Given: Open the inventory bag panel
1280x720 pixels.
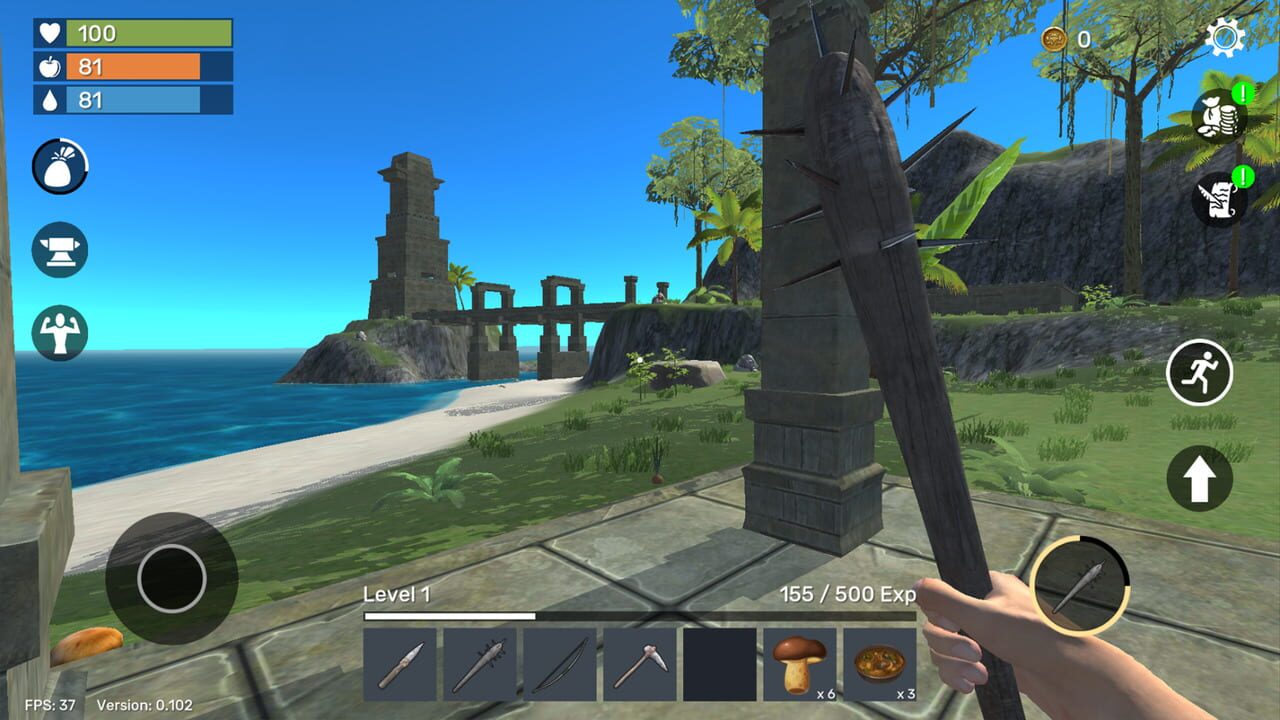Looking at the screenshot, I should [x=60, y=166].
